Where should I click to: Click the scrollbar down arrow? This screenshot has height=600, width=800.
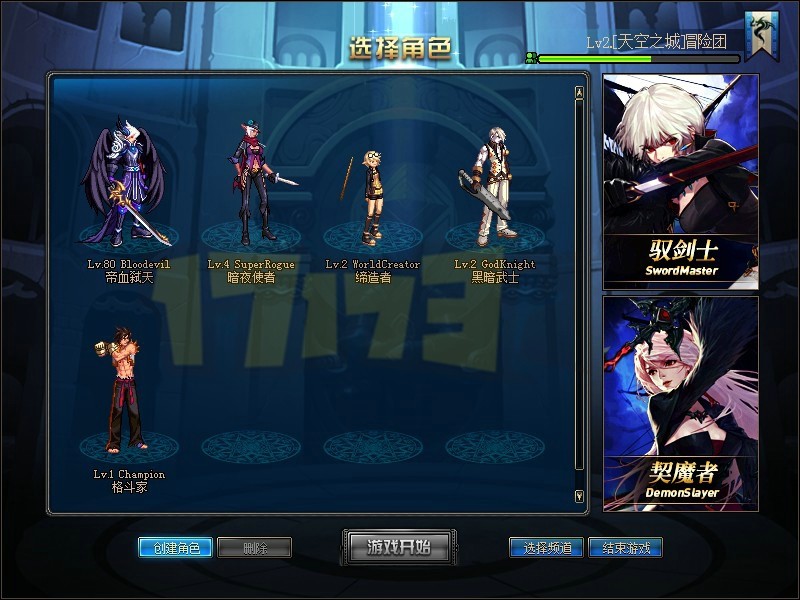[x=579, y=496]
